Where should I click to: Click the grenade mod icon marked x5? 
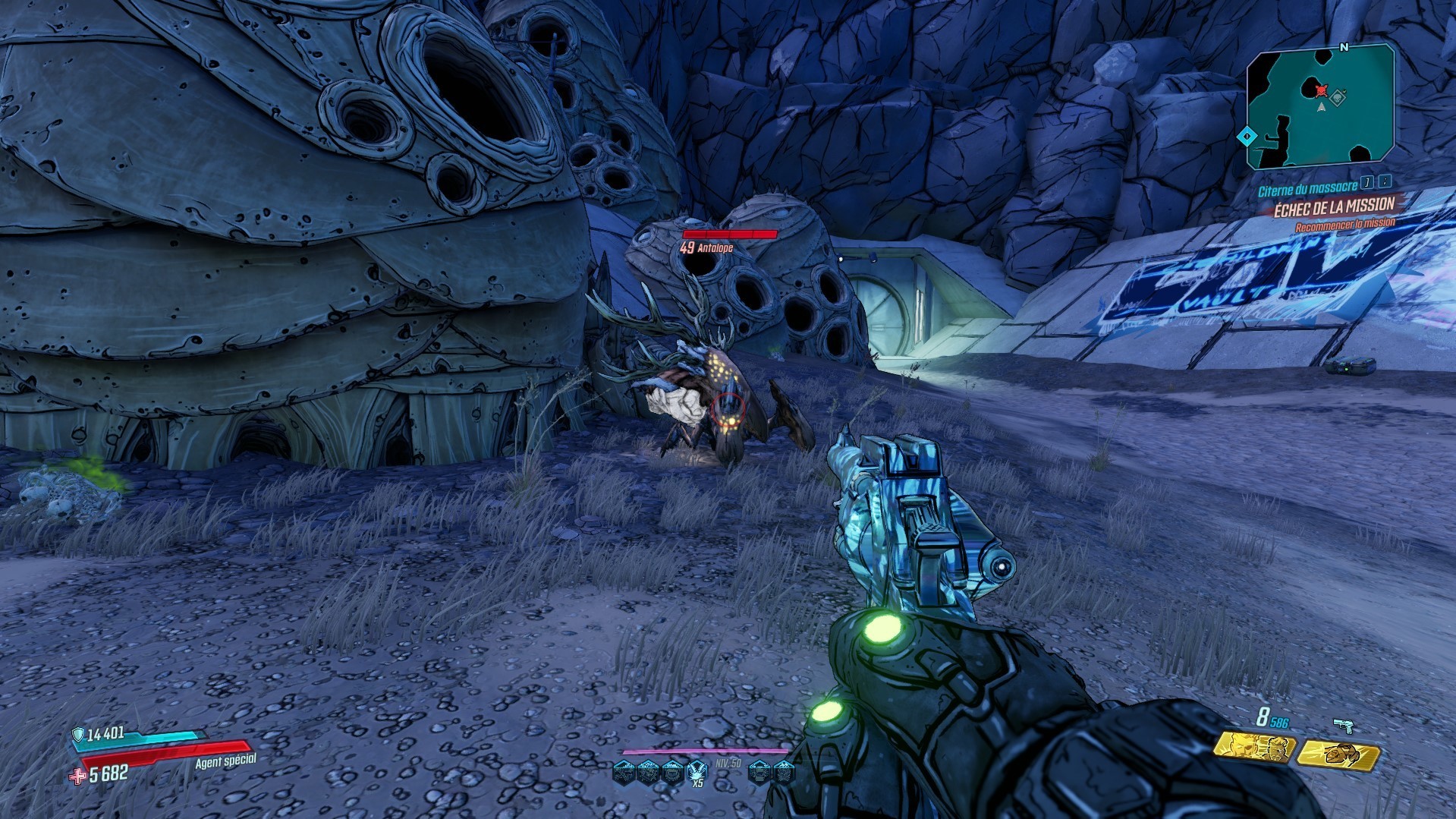[x=697, y=770]
